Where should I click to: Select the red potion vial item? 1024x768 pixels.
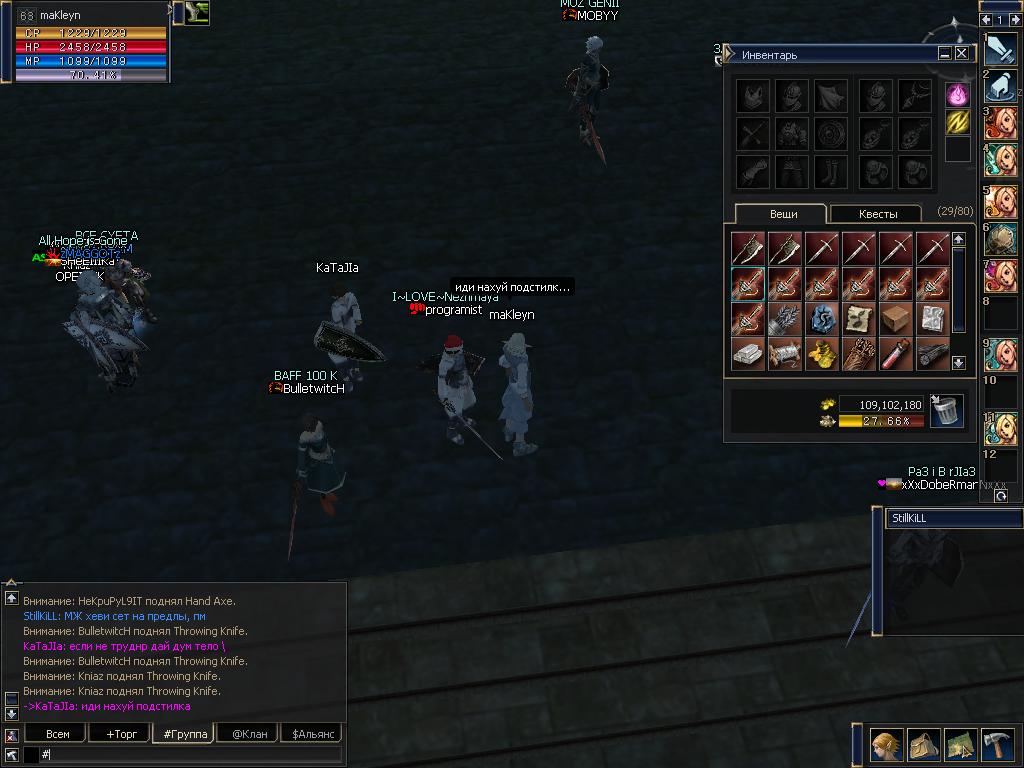point(896,353)
